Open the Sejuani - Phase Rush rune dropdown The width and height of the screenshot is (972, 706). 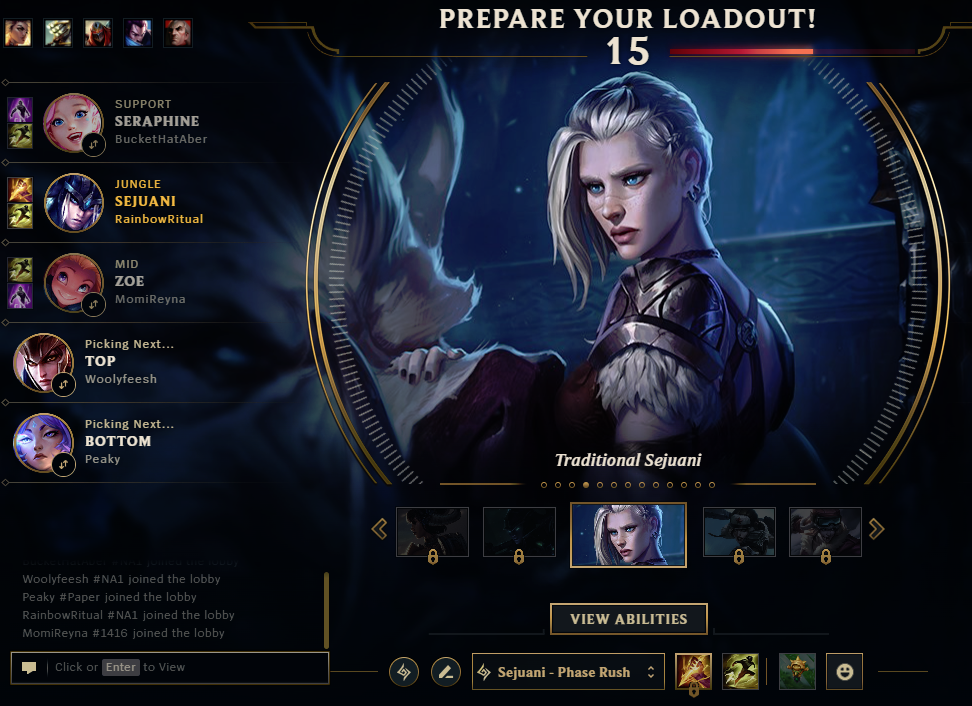(568, 672)
